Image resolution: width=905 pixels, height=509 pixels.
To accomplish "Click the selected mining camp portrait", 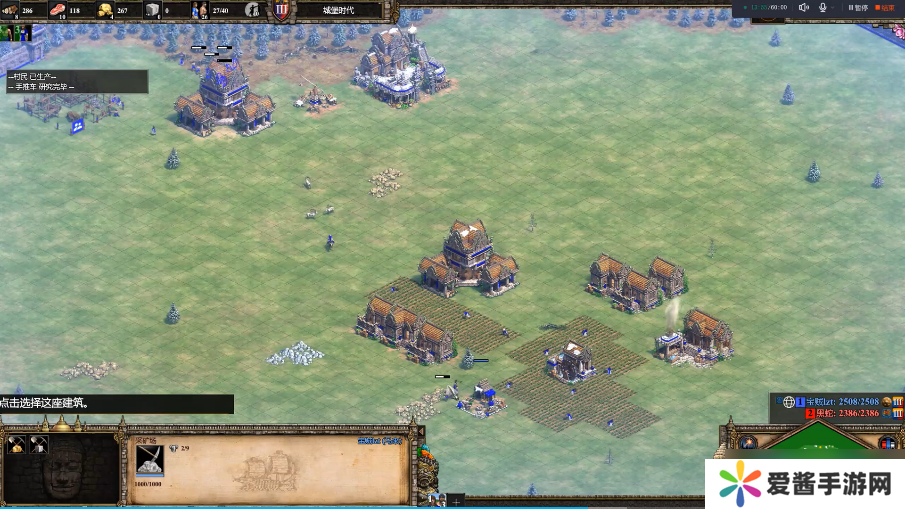I will (150, 459).
